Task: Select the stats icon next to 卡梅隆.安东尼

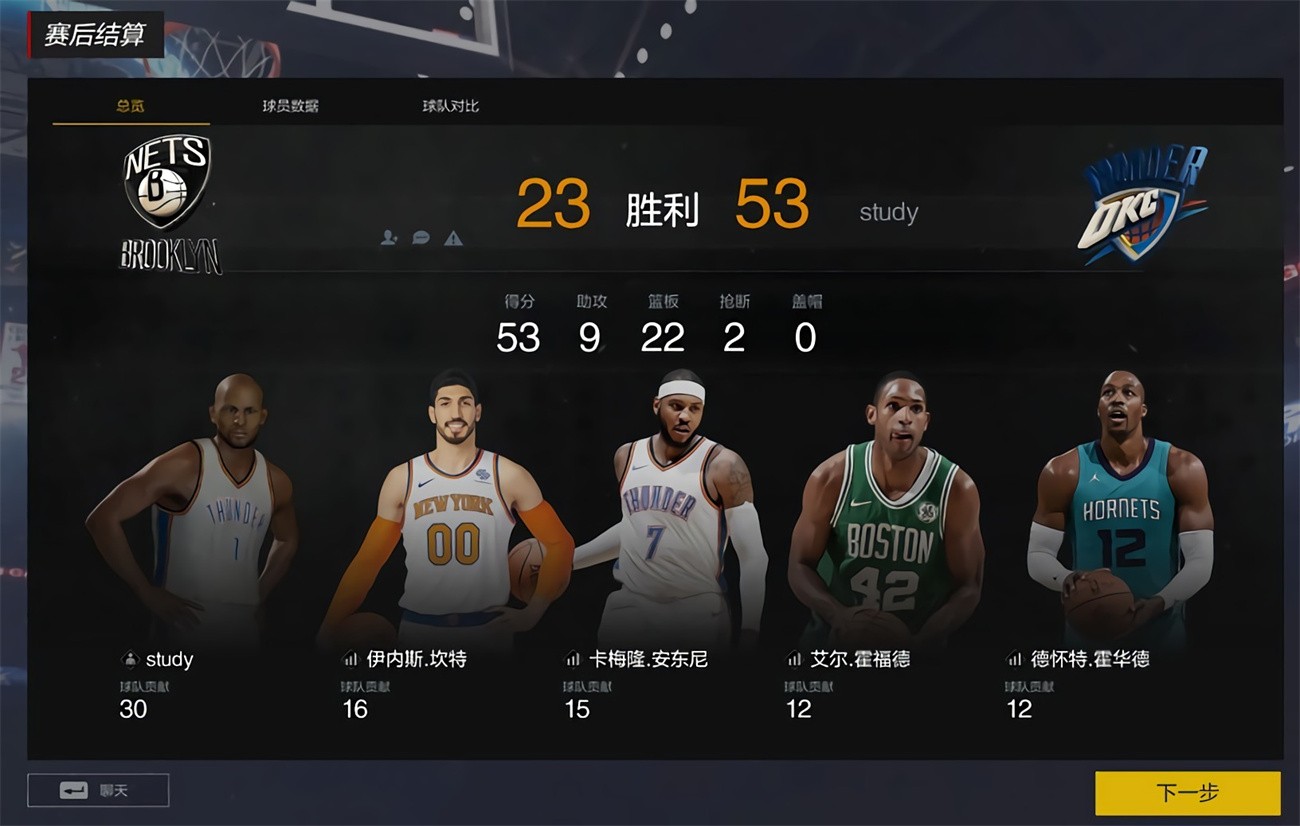Action: point(572,659)
